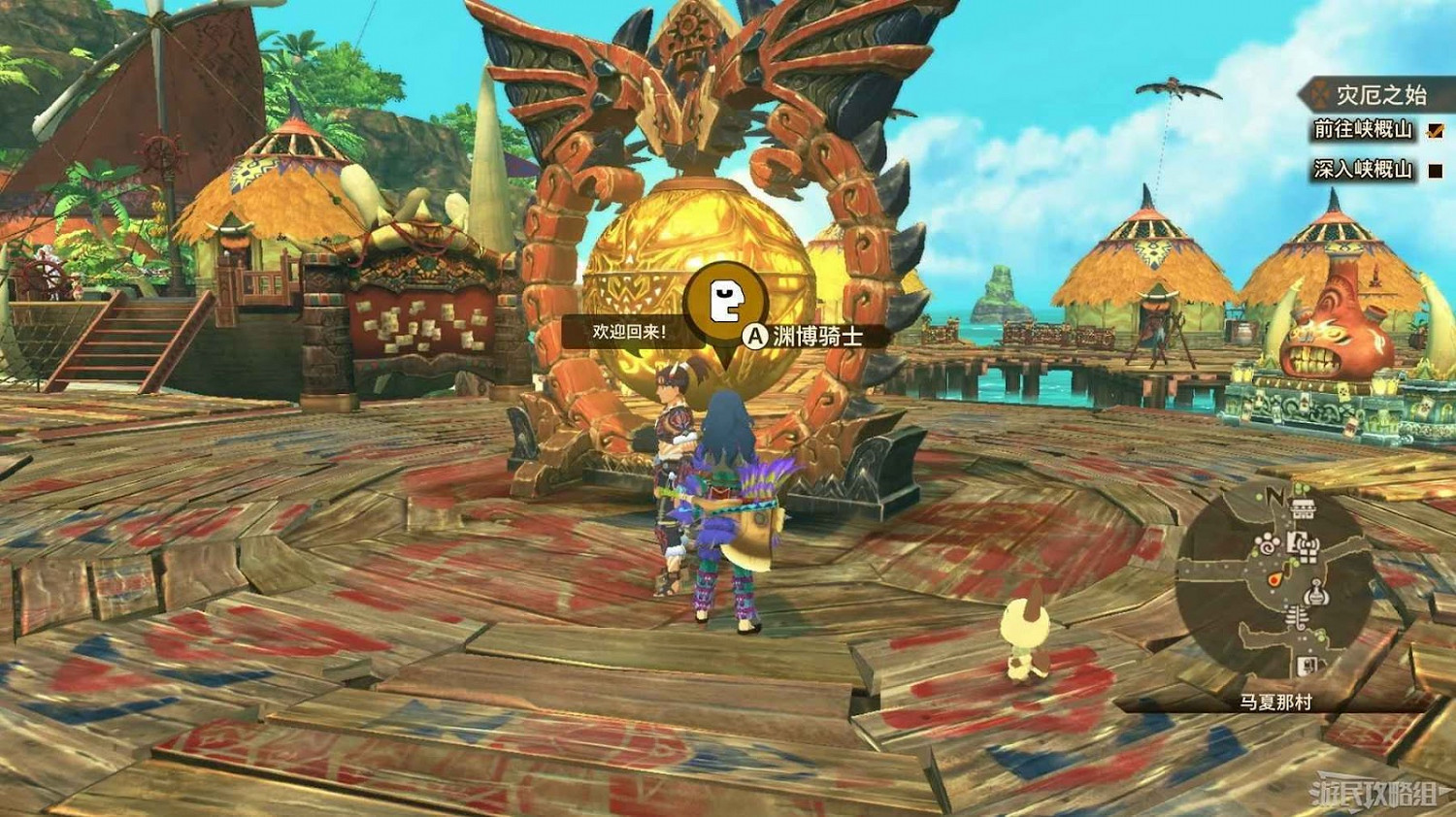Click the jug vendor icon on the minimap
Screen dimensions: 1456x817
click(1314, 593)
